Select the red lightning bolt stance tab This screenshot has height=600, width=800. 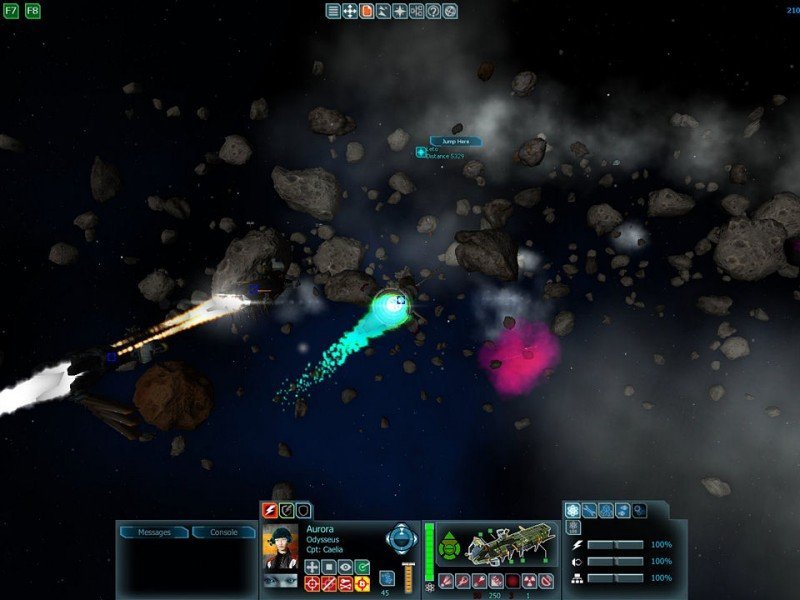(268, 510)
